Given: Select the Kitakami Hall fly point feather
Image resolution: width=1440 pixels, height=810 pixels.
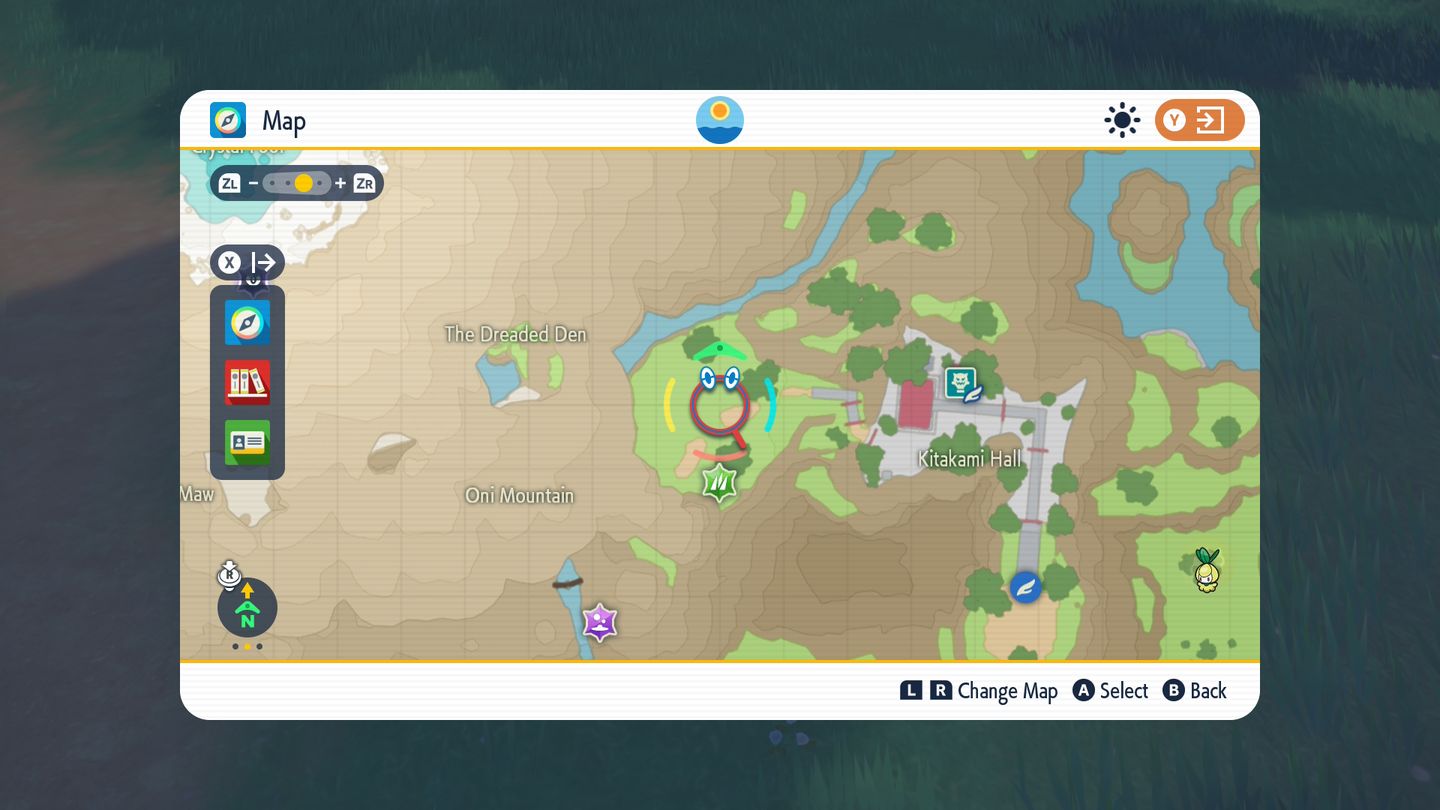Looking at the screenshot, I should 1025,587.
